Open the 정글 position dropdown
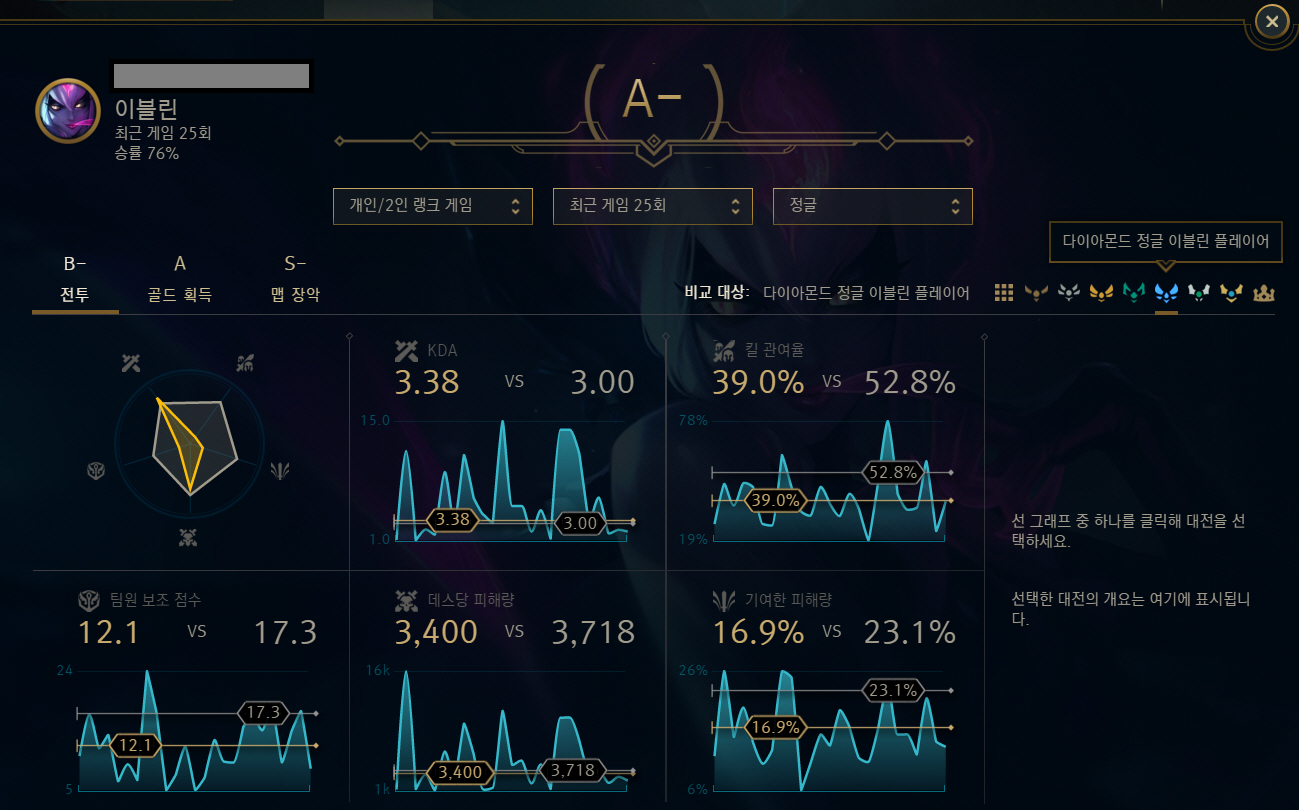Image resolution: width=1299 pixels, height=810 pixels. pyautogui.click(x=872, y=206)
